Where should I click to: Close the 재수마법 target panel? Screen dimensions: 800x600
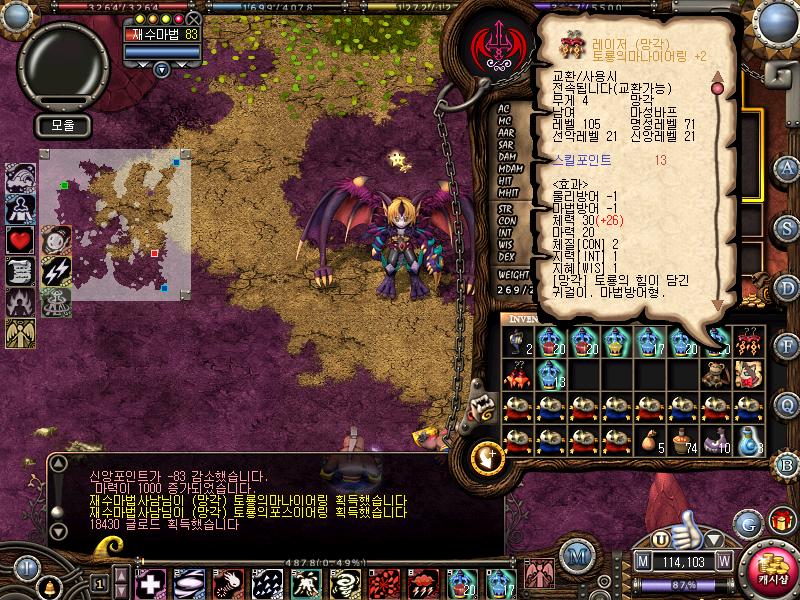click(194, 18)
